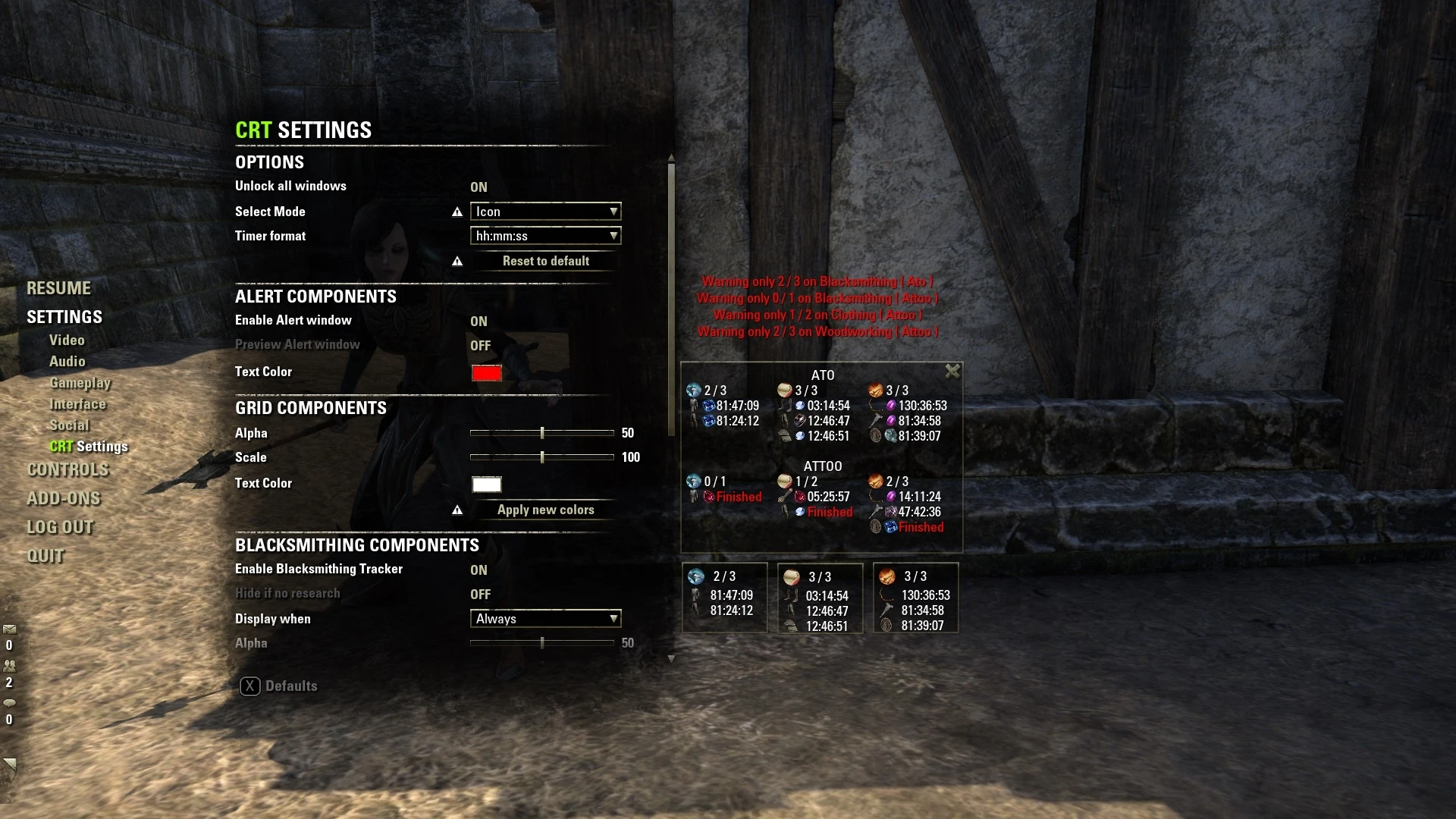Image resolution: width=1456 pixels, height=819 pixels.
Task: Open the Select Mode dropdown showing Icon
Action: pyautogui.click(x=545, y=212)
